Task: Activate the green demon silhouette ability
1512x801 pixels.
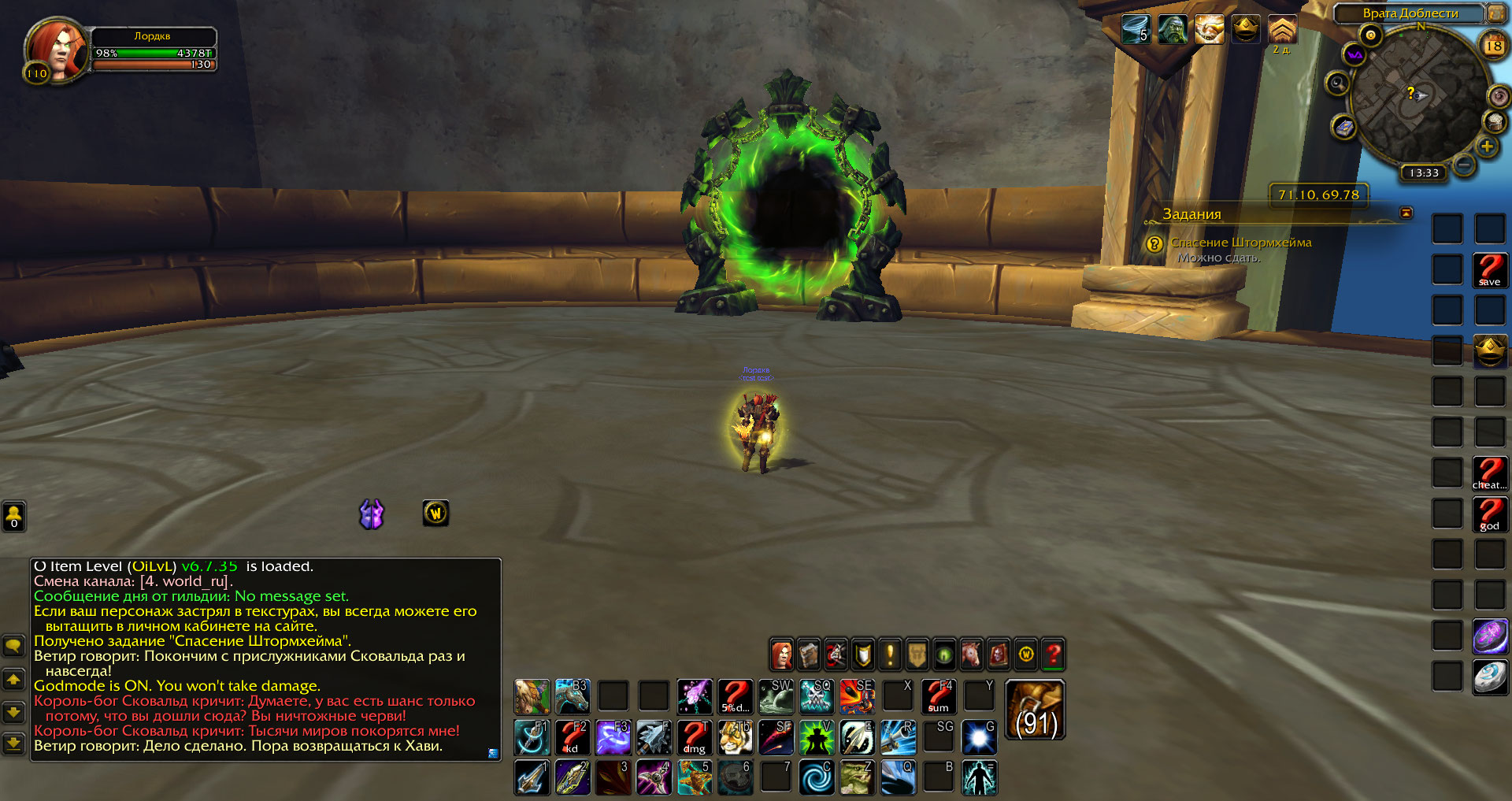Action: [817, 738]
